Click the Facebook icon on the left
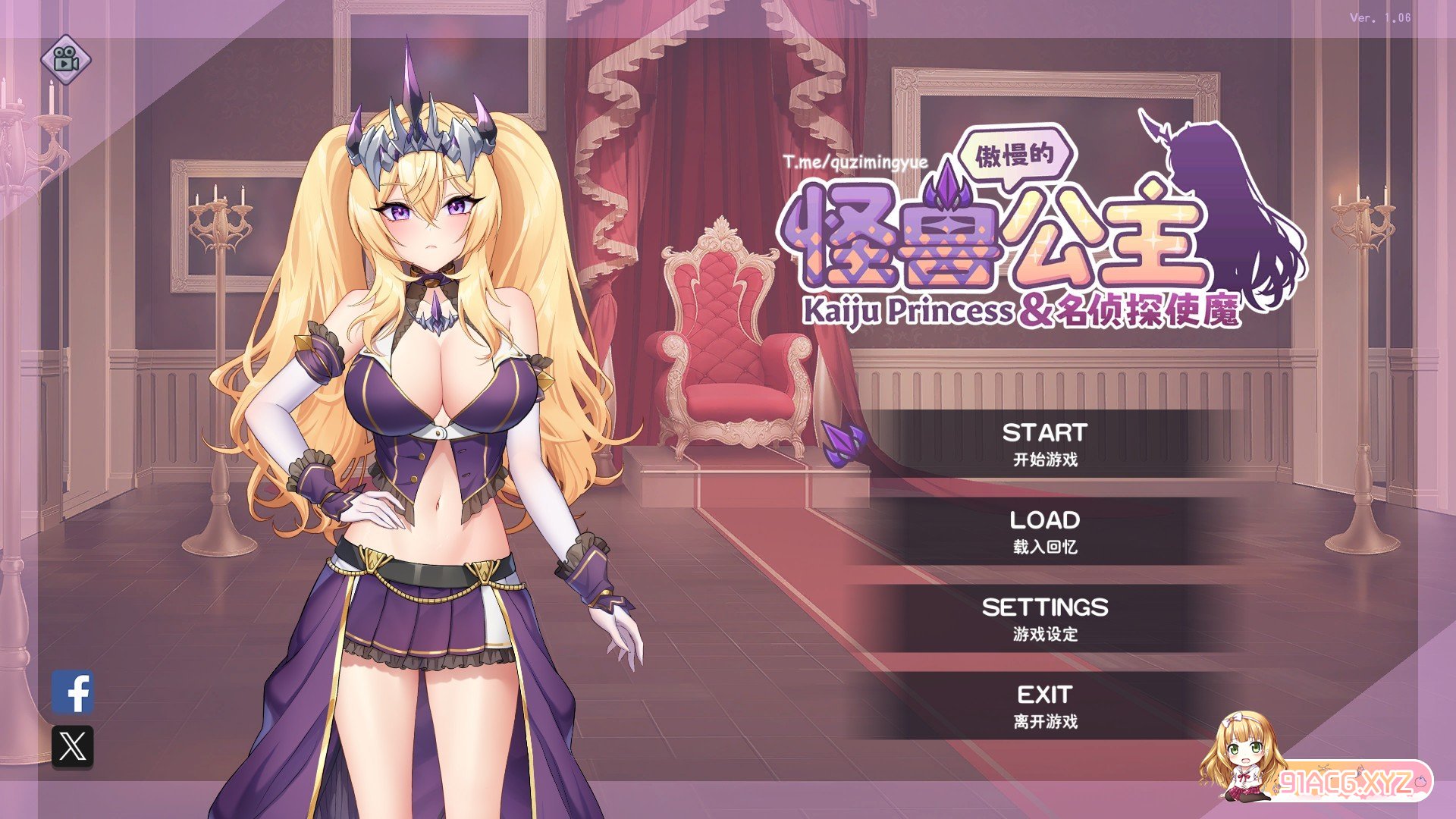This screenshot has height=819, width=1456. click(x=73, y=692)
